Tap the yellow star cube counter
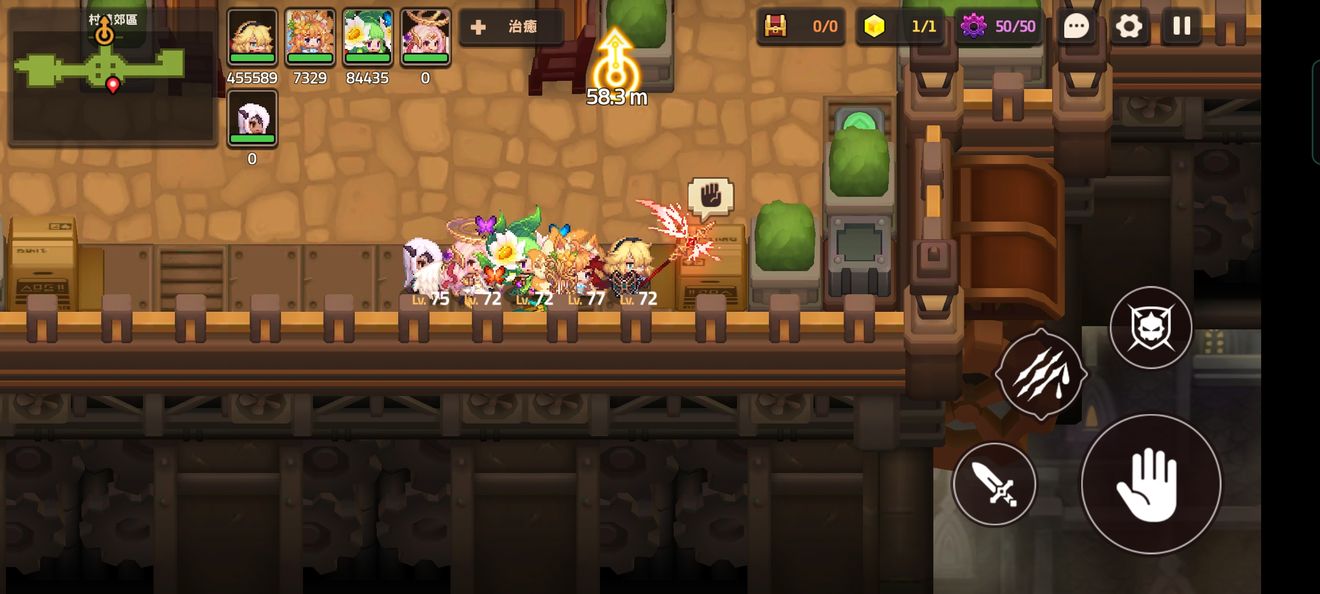The image size is (1320, 594). tap(901, 27)
